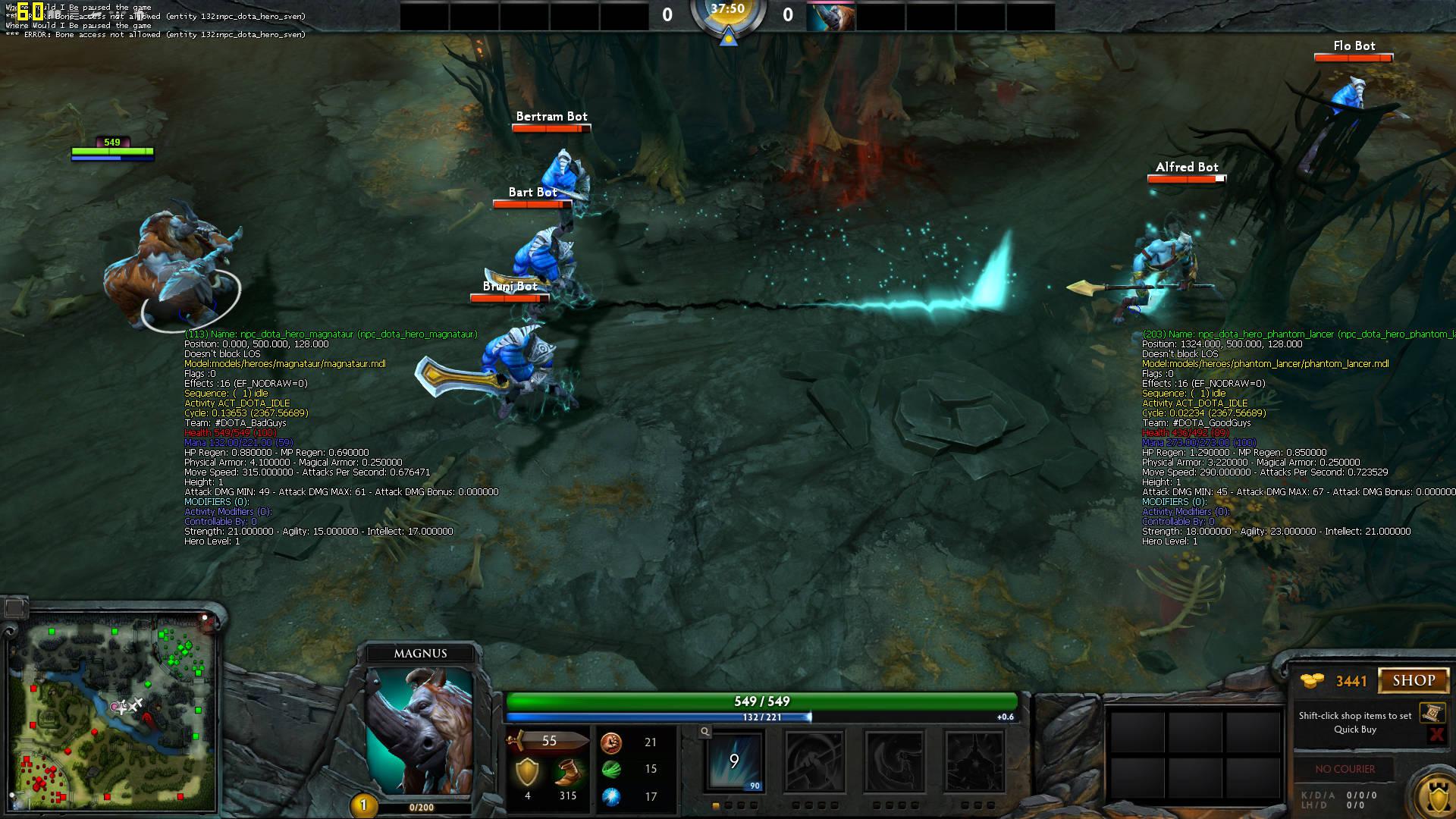Click the strength attribute fist icon
This screenshot has height=819, width=1456.
tap(611, 743)
